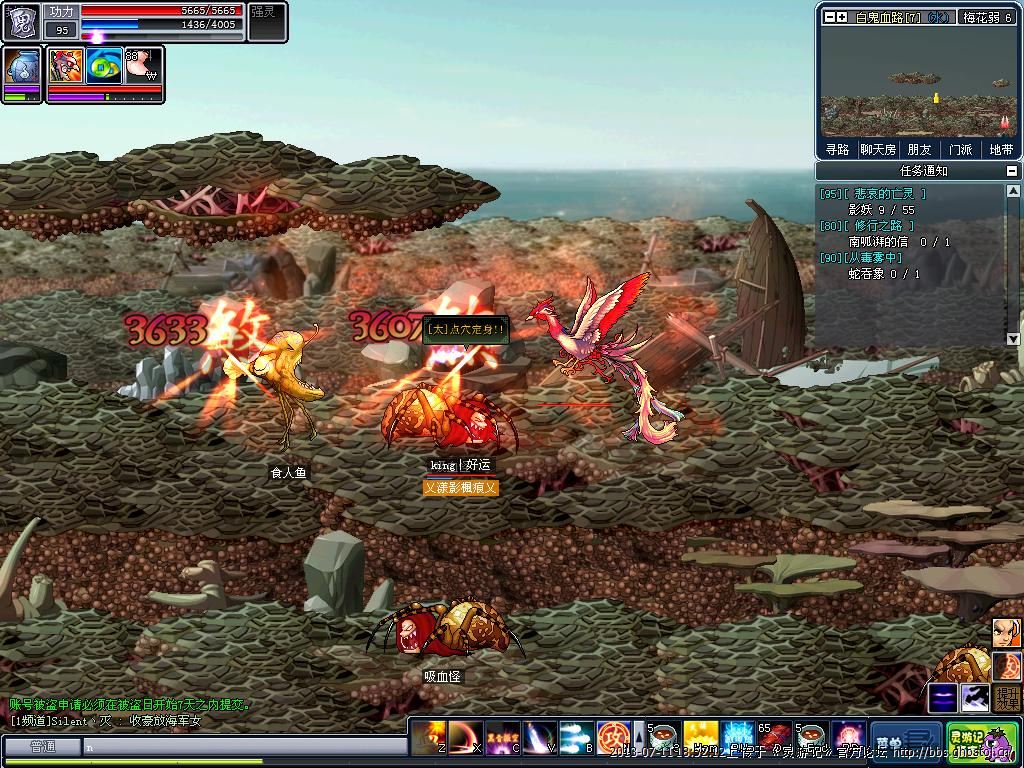Viewport: 1024px width, 768px height.
Task: Use the blue ice crystal skill
Action: tap(738, 737)
